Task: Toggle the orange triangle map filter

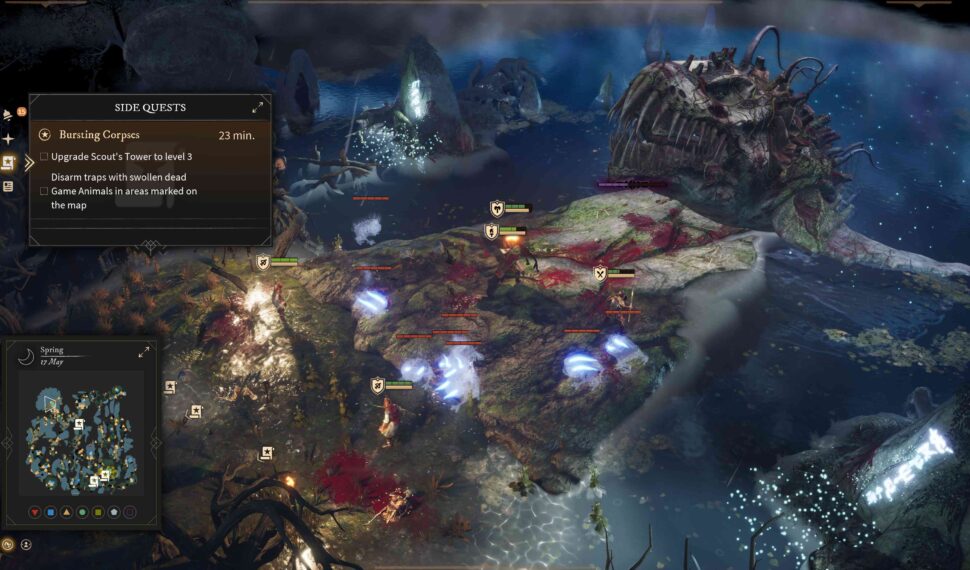Action: coord(67,512)
